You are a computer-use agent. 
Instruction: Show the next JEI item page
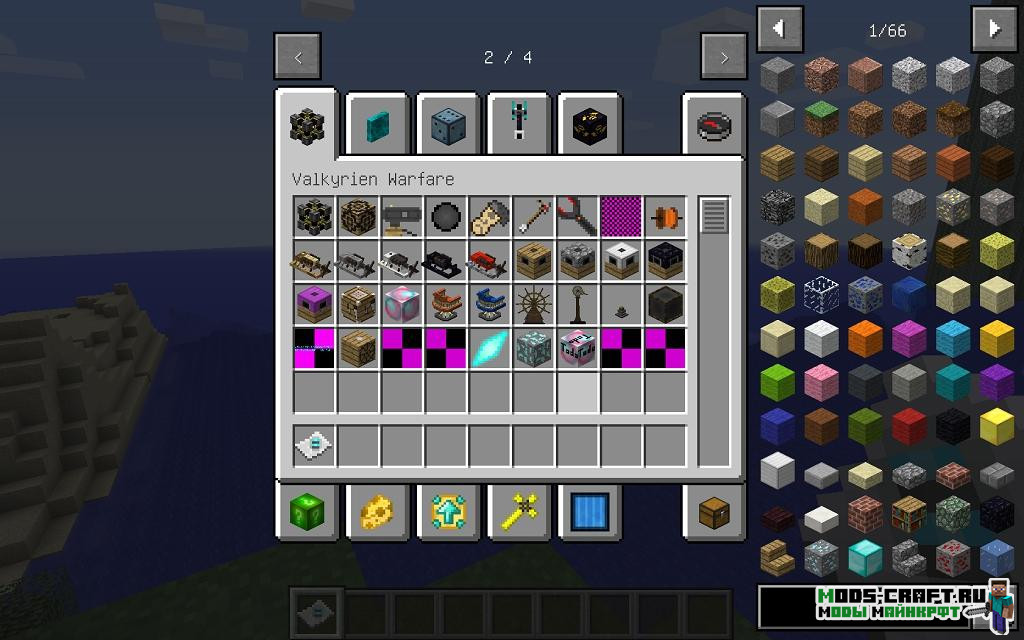point(994,29)
